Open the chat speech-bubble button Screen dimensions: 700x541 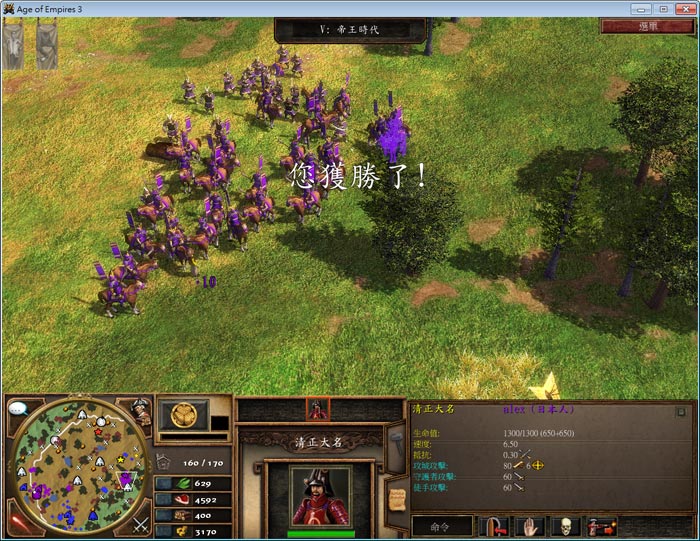click(17, 409)
